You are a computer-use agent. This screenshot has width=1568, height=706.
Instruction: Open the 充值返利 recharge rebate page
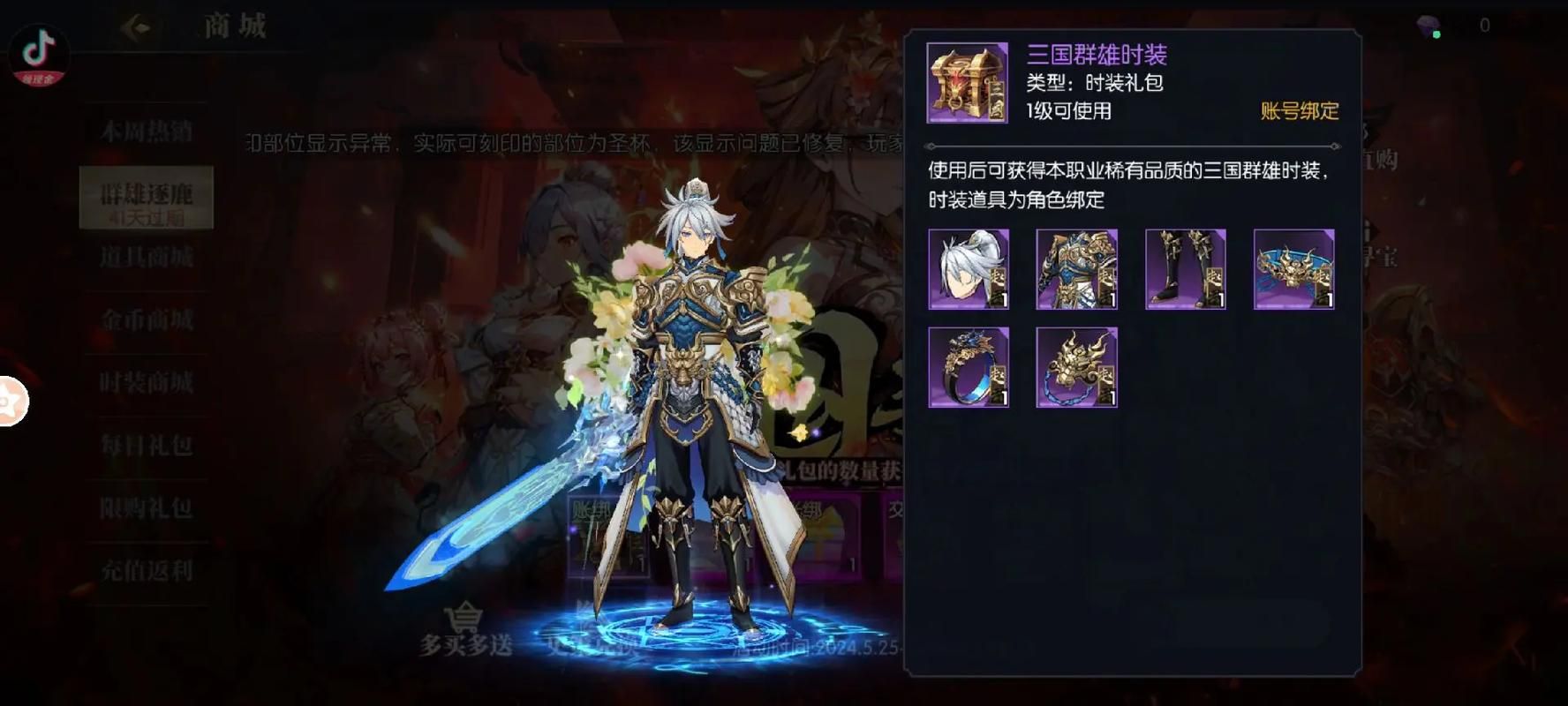click(x=146, y=572)
